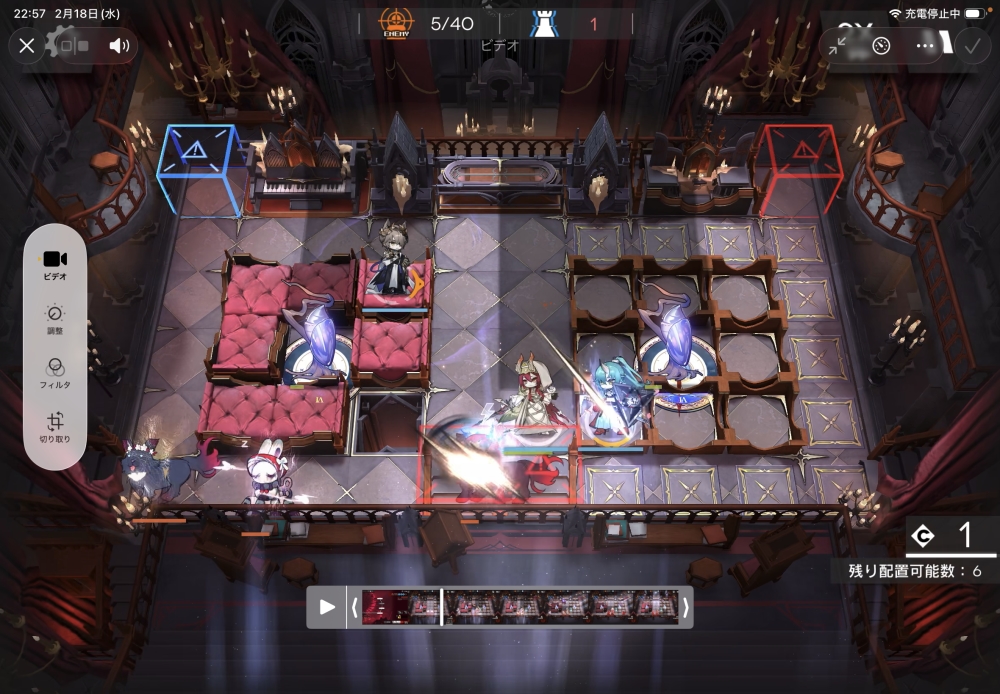Play the video from the editor timeline
1000x694 pixels.
pyautogui.click(x=327, y=607)
